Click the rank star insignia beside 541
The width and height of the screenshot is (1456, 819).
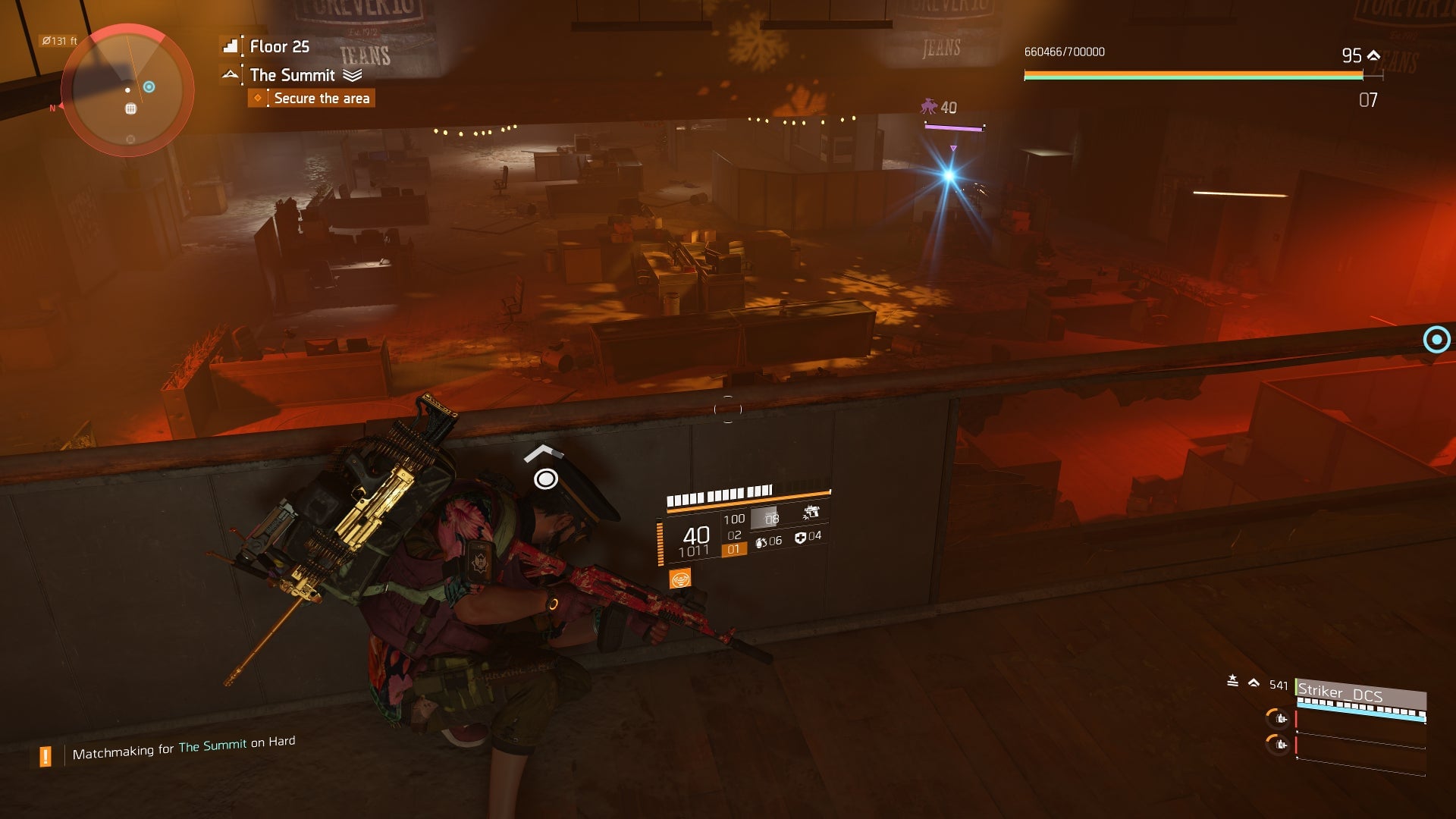pos(1232,680)
